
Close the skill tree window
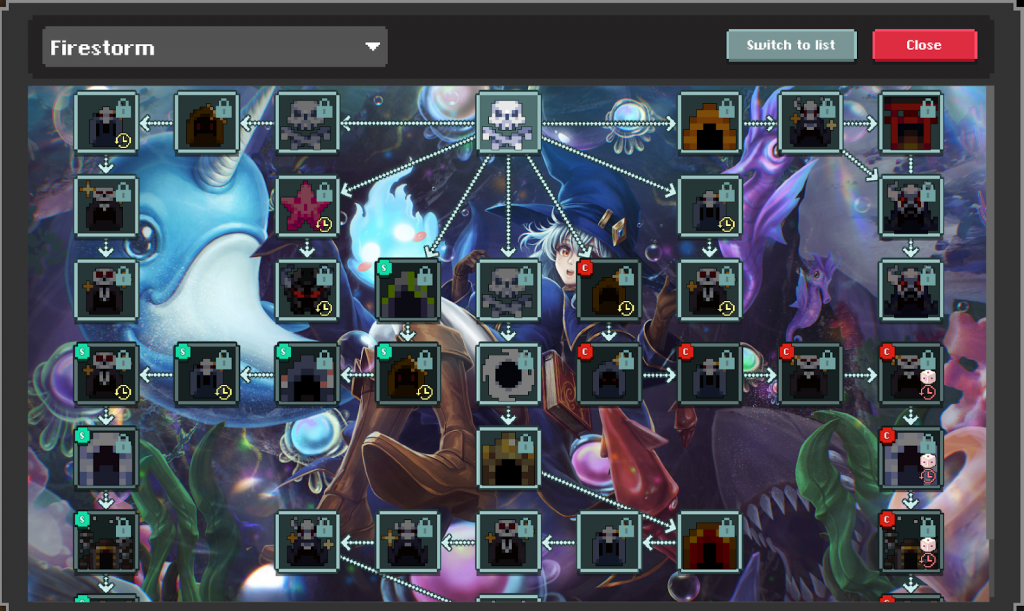pyautogui.click(x=924, y=45)
